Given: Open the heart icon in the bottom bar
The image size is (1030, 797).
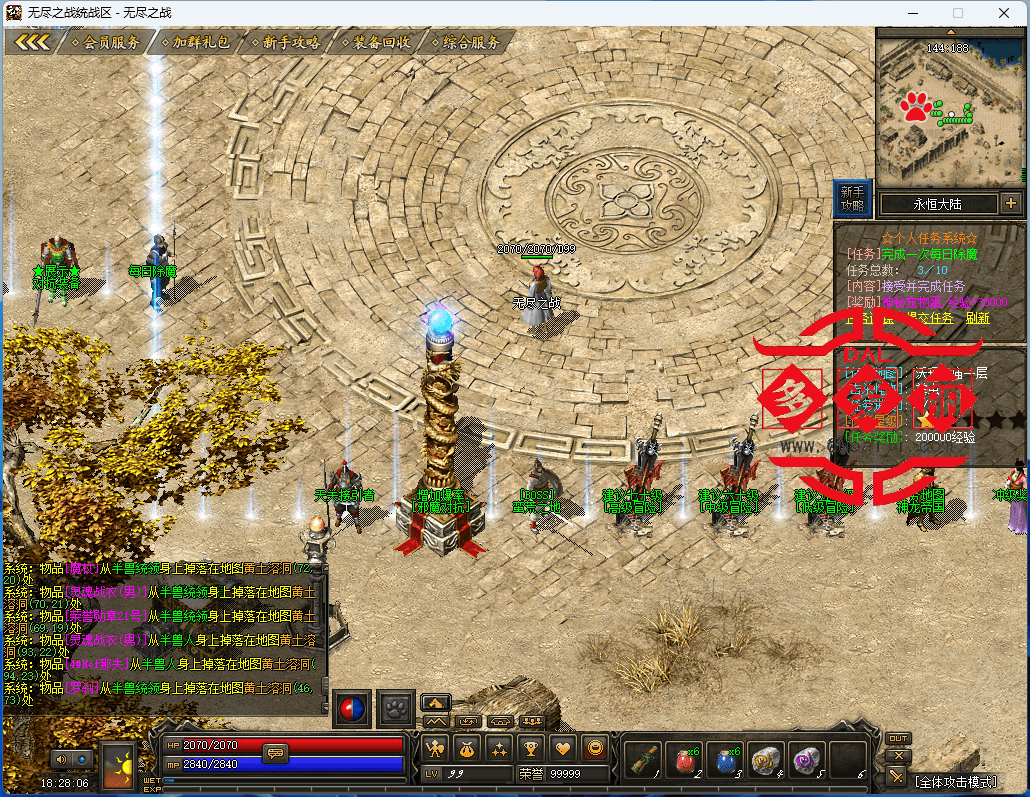Looking at the screenshot, I should click(564, 747).
